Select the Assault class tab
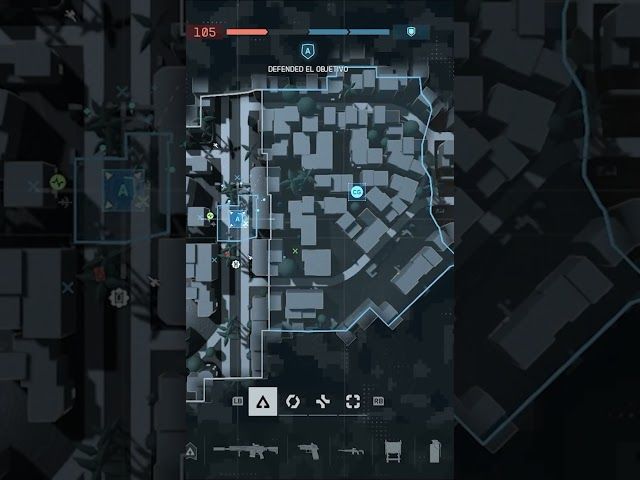Screen dimensions: 640x480 (262, 401)
